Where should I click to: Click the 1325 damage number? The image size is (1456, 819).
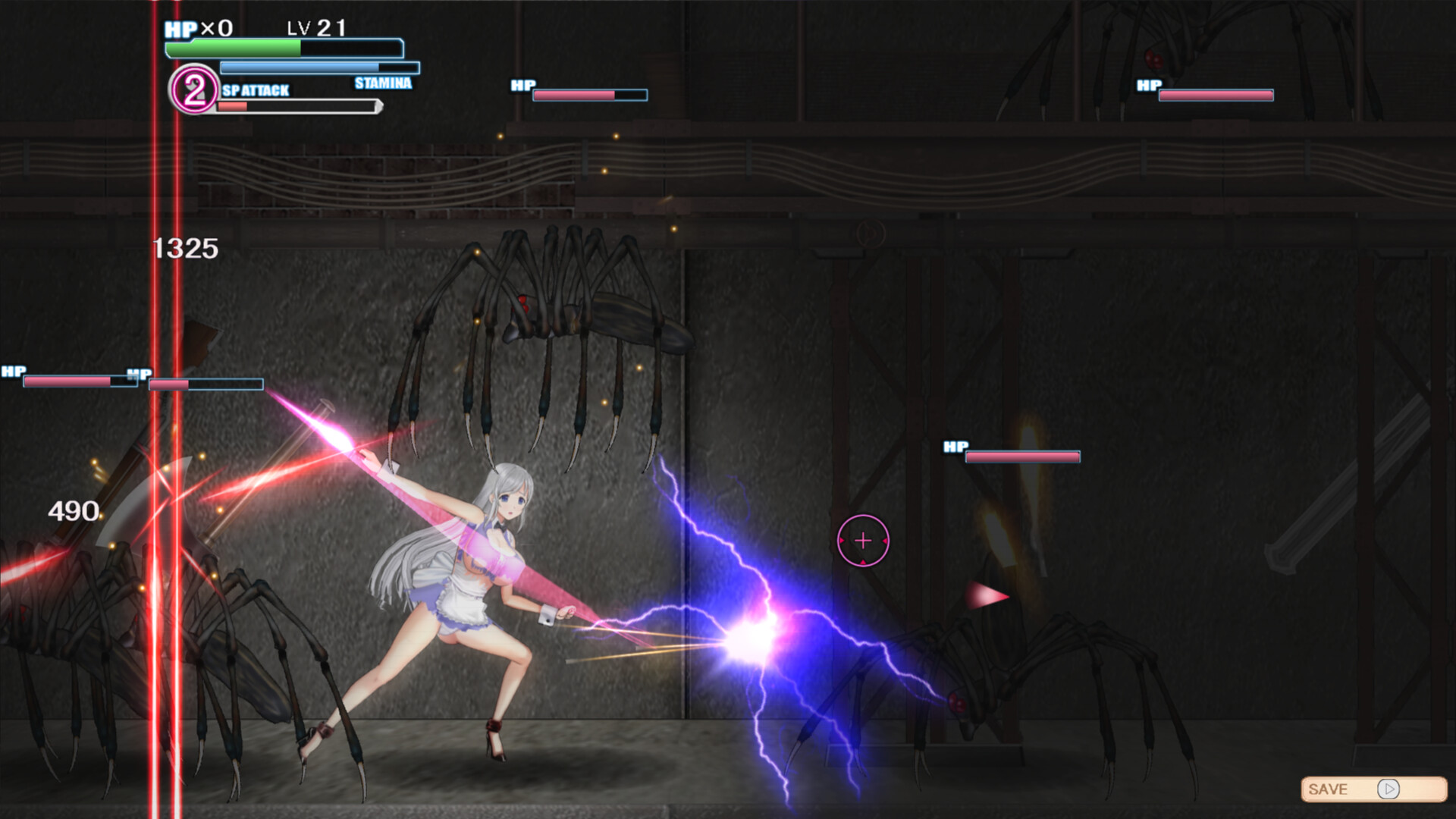tap(184, 246)
